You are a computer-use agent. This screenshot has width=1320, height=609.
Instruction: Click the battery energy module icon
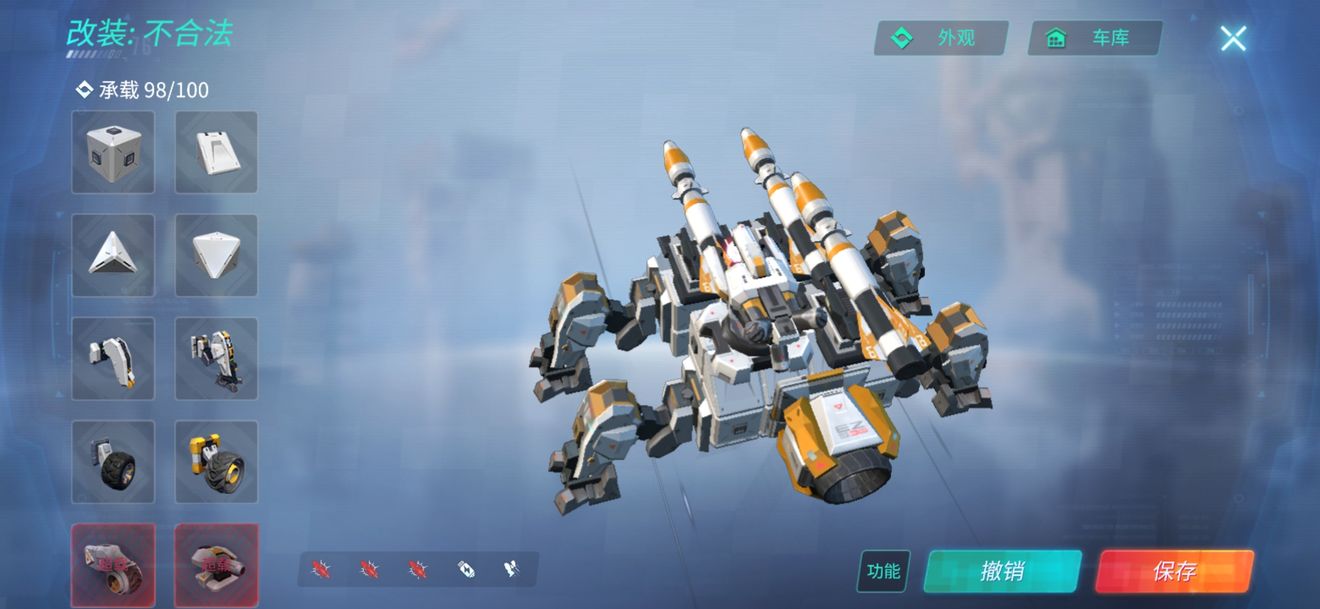[x=467, y=569]
